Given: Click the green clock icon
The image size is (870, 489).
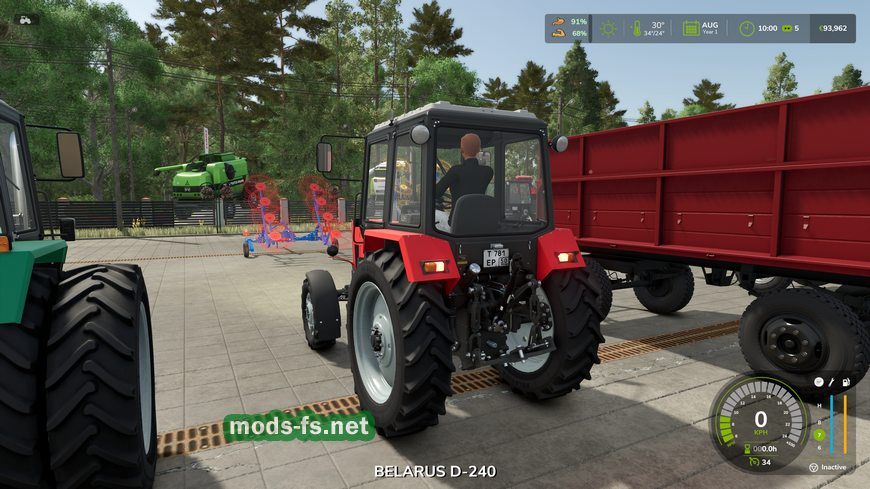Looking at the screenshot, I should pyautogui.click(x=747, y=28).
